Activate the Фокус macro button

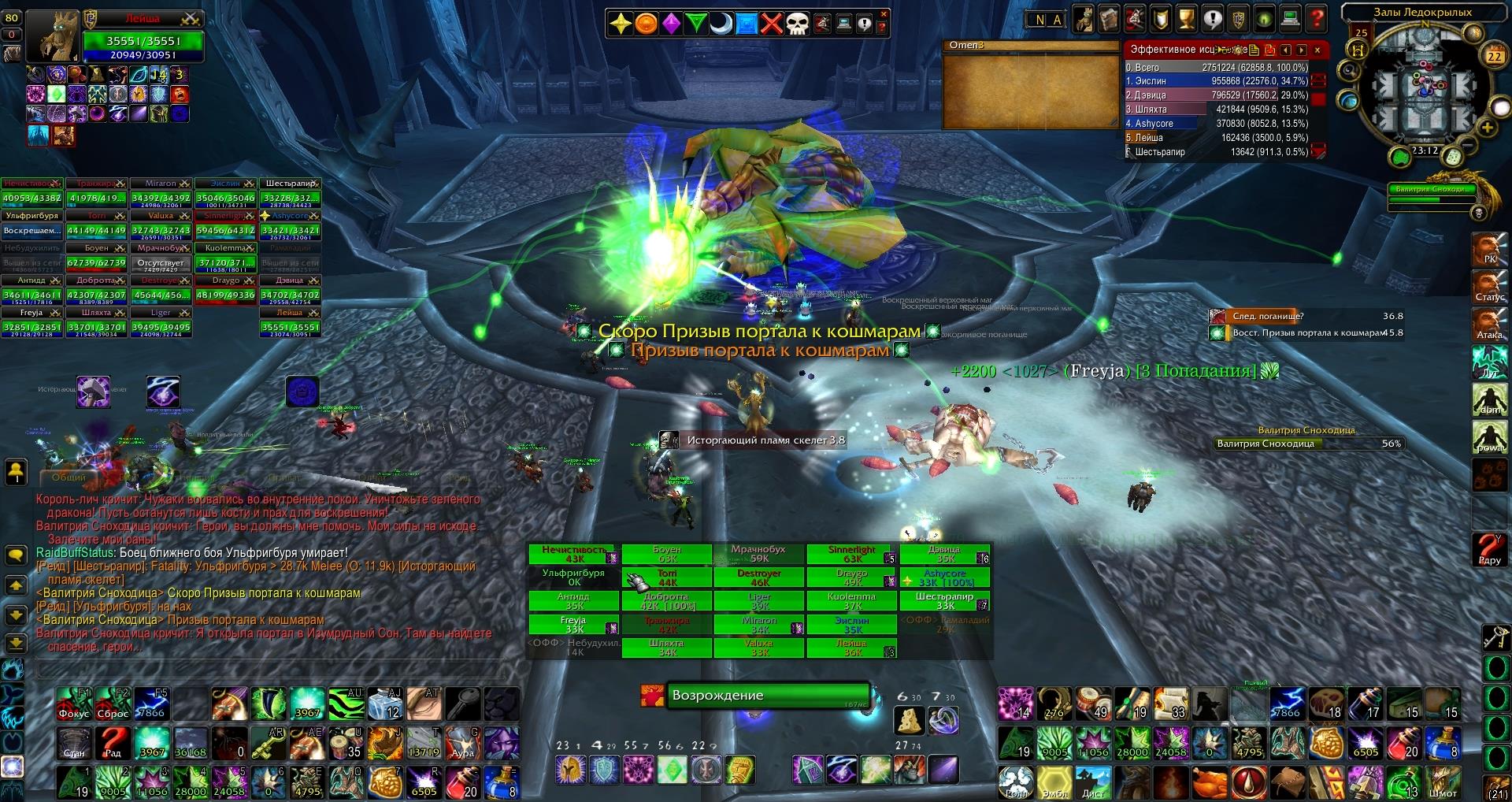tap(74, 704)
